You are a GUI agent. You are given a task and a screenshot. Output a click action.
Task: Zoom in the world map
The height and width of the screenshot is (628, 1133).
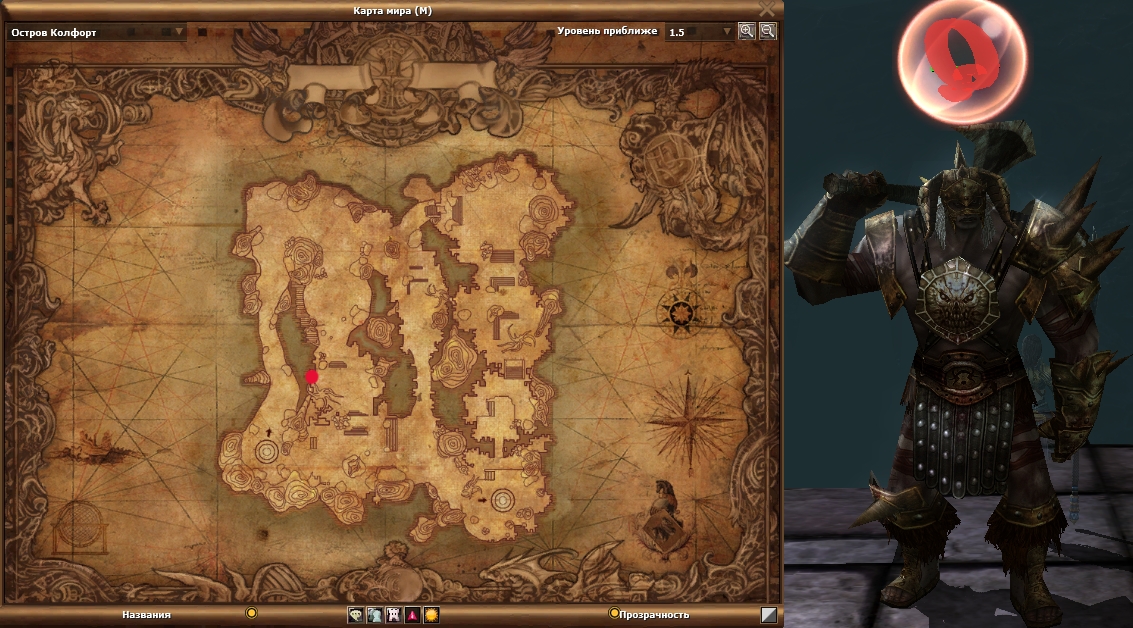746,31
